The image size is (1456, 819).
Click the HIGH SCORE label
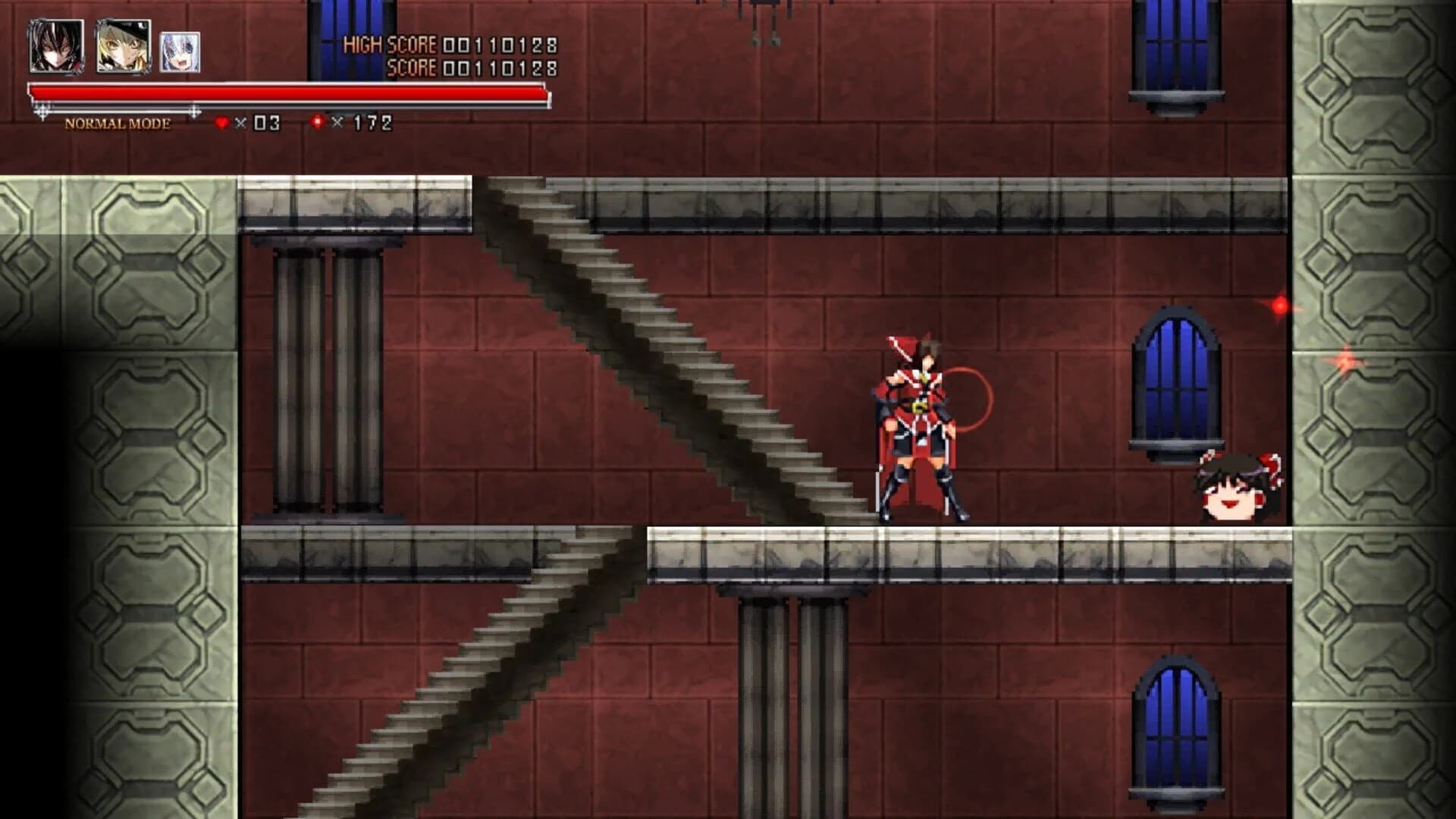389,44
